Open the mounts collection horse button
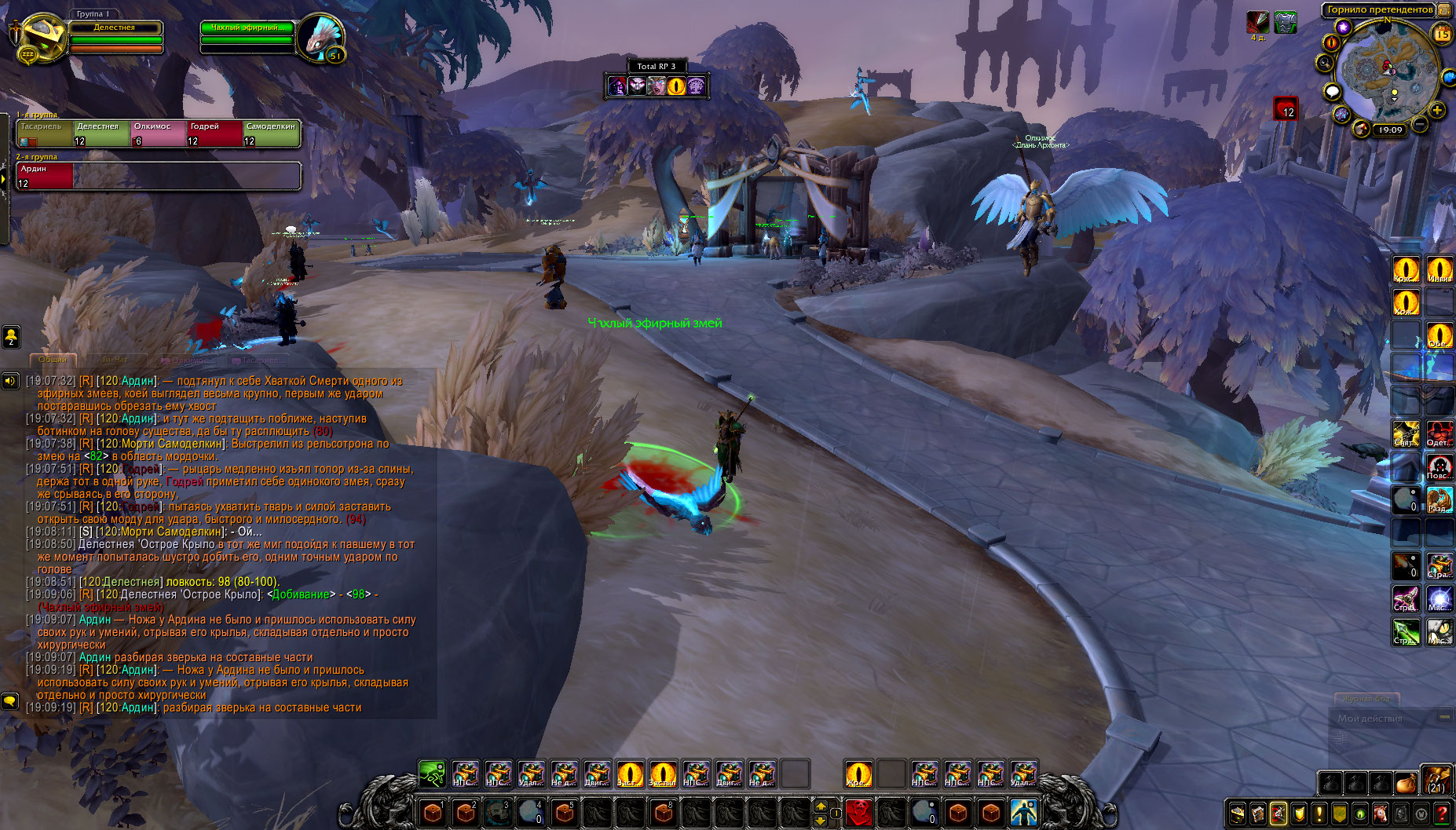Viewport: 1456px width, 830px height. [1381, 814]
